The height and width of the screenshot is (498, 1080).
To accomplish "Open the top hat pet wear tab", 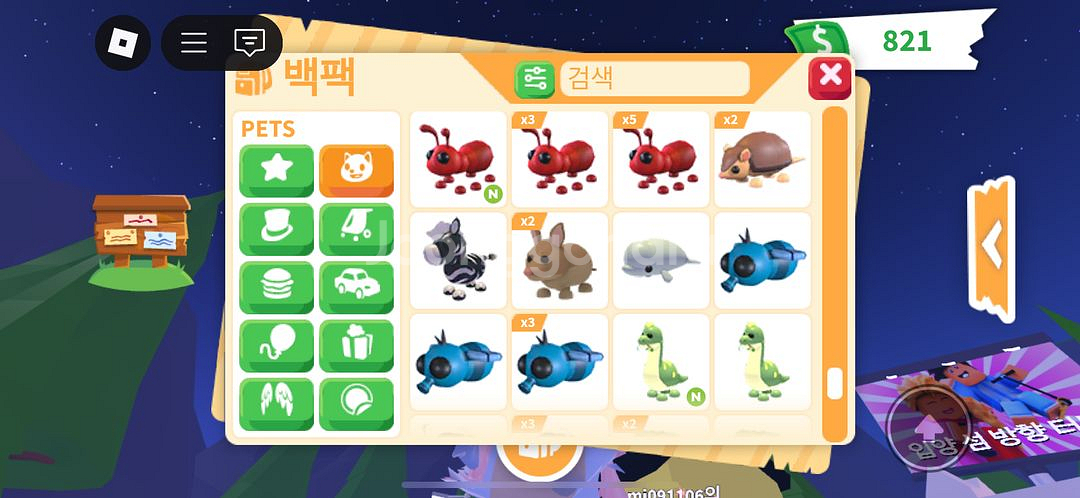I will [x=276, y=229].
